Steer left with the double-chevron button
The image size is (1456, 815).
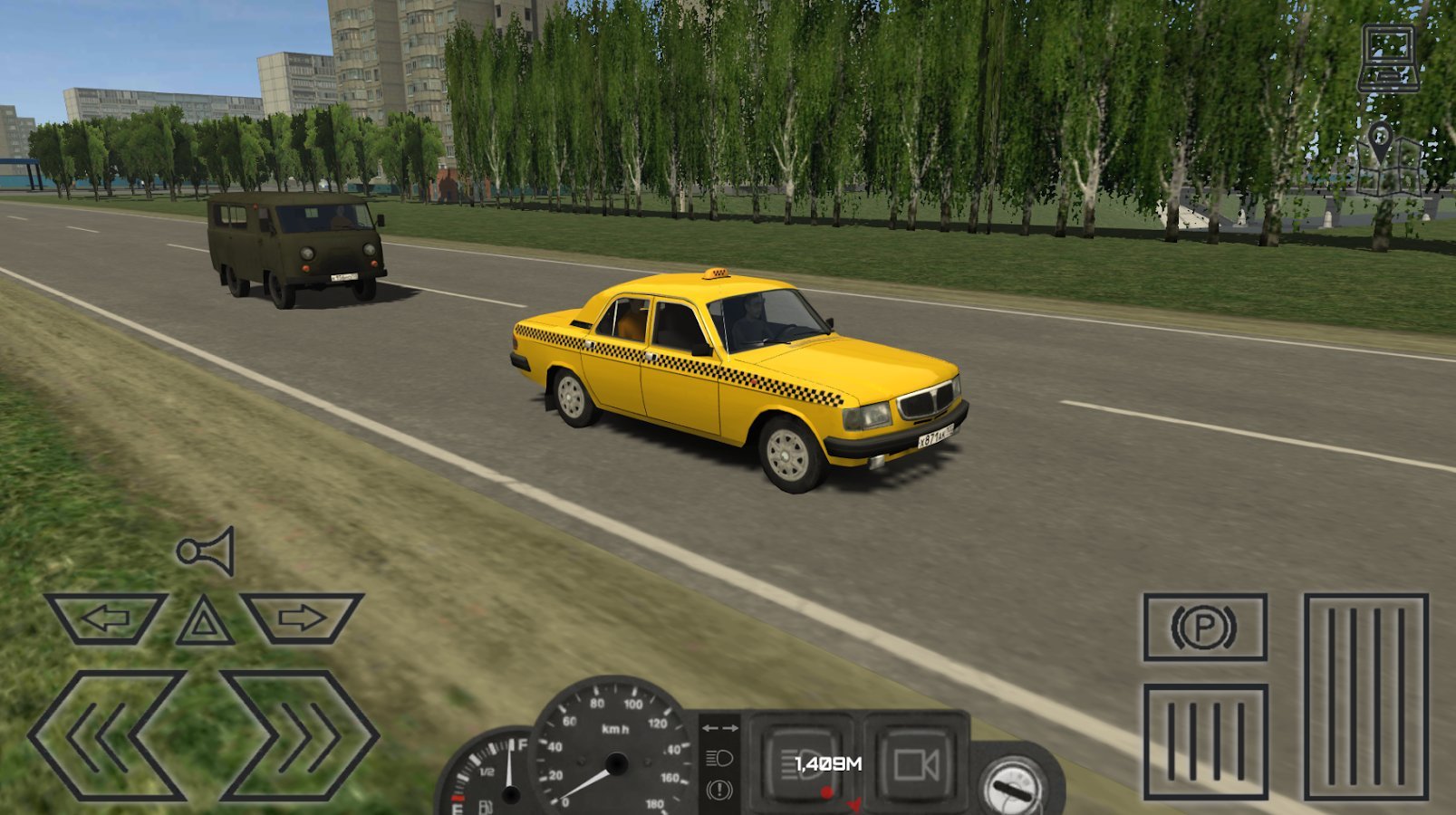[x=106, y=735]
